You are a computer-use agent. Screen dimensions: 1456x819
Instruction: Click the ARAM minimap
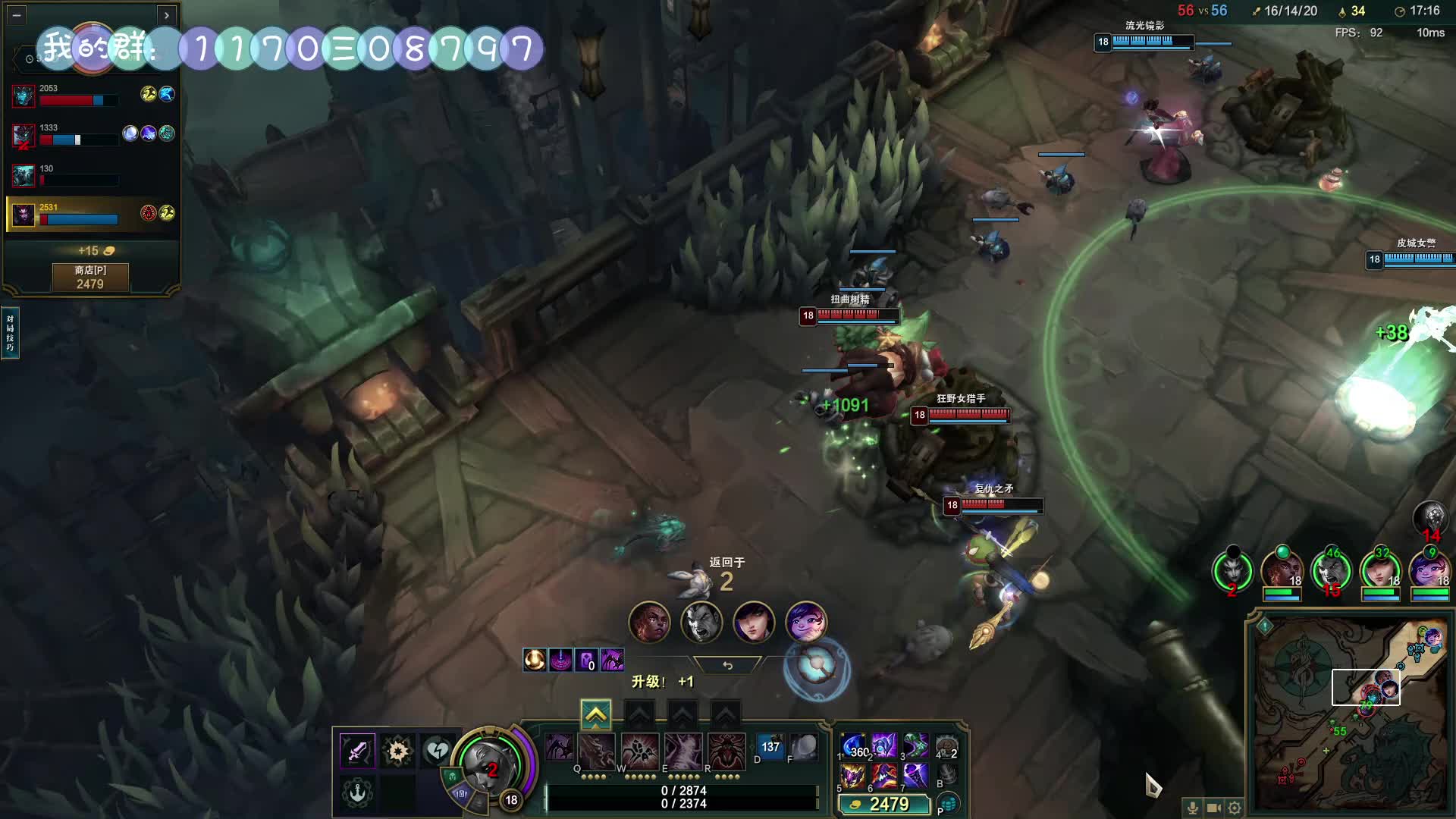coord(1350,713)
